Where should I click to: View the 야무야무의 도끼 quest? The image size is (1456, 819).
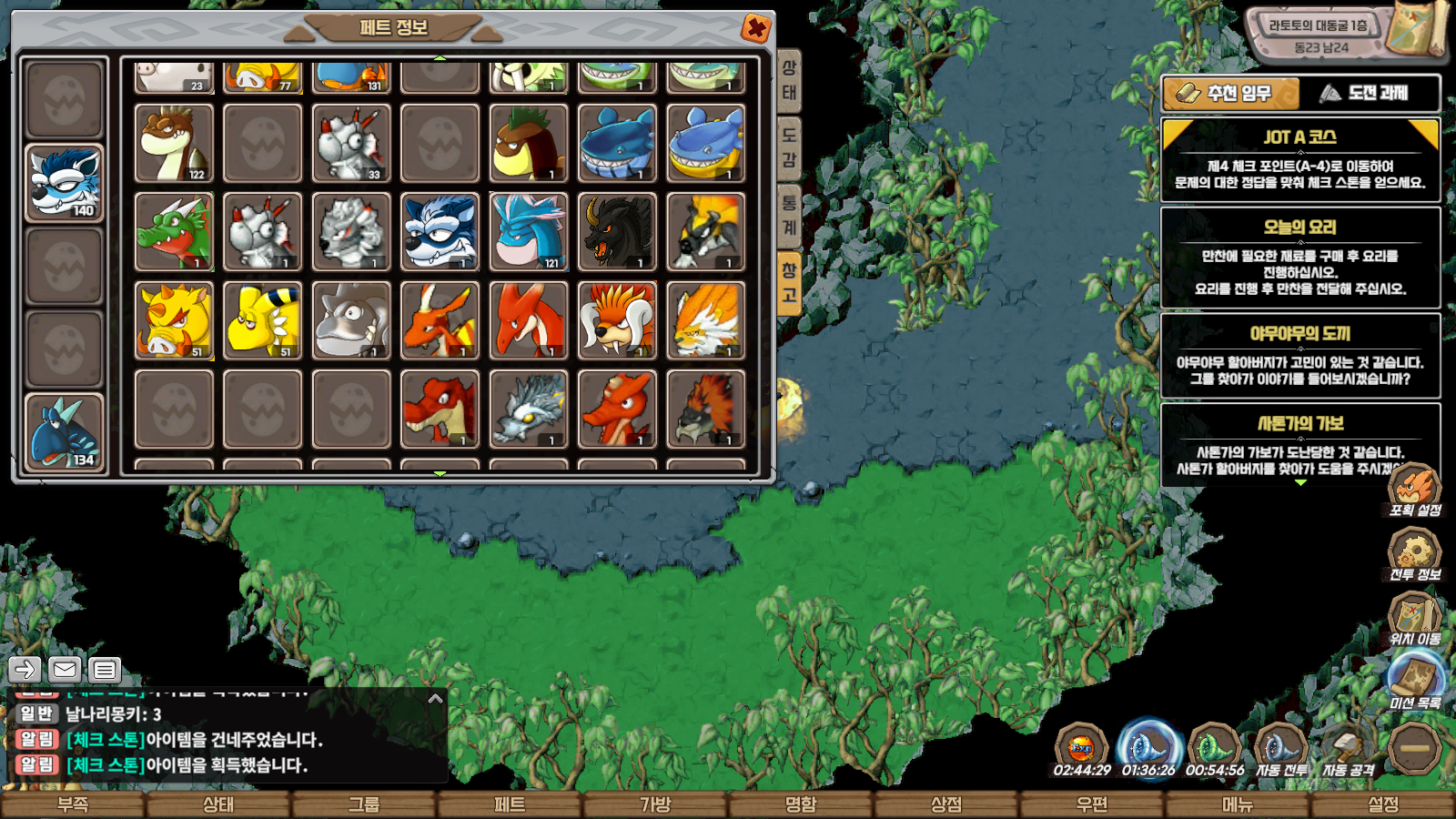click(1300, 356)
